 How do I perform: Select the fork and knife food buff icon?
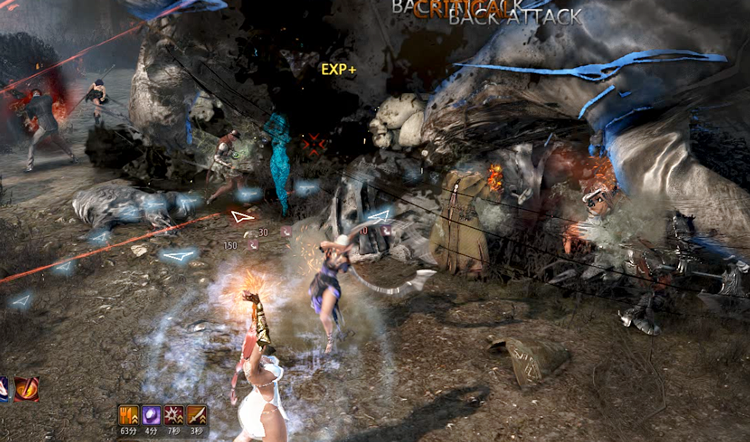[128, 415]
